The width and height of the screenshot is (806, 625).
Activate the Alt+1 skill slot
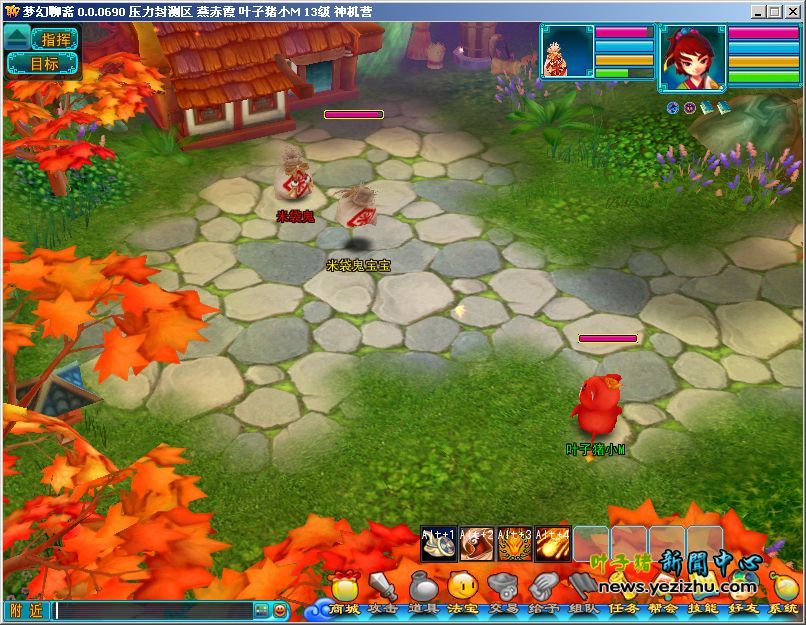[x=438, y=544]
